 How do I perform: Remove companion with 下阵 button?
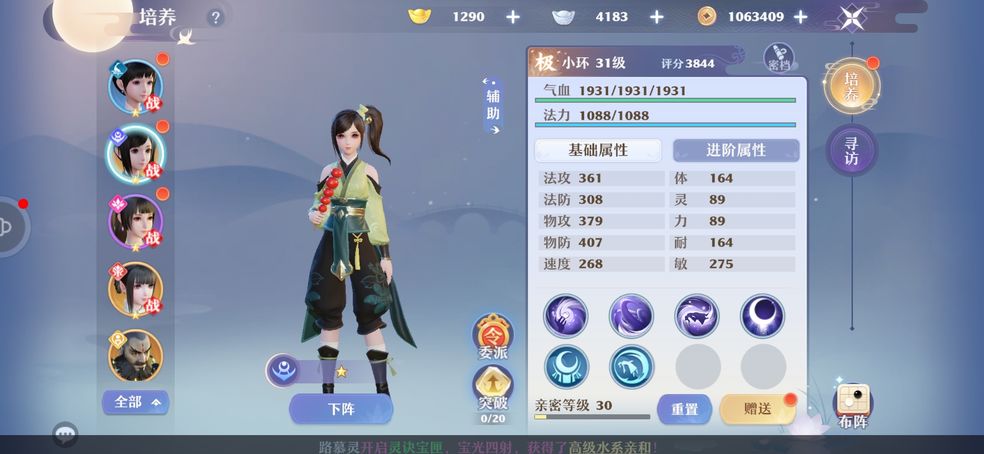[x=341, y=408]
